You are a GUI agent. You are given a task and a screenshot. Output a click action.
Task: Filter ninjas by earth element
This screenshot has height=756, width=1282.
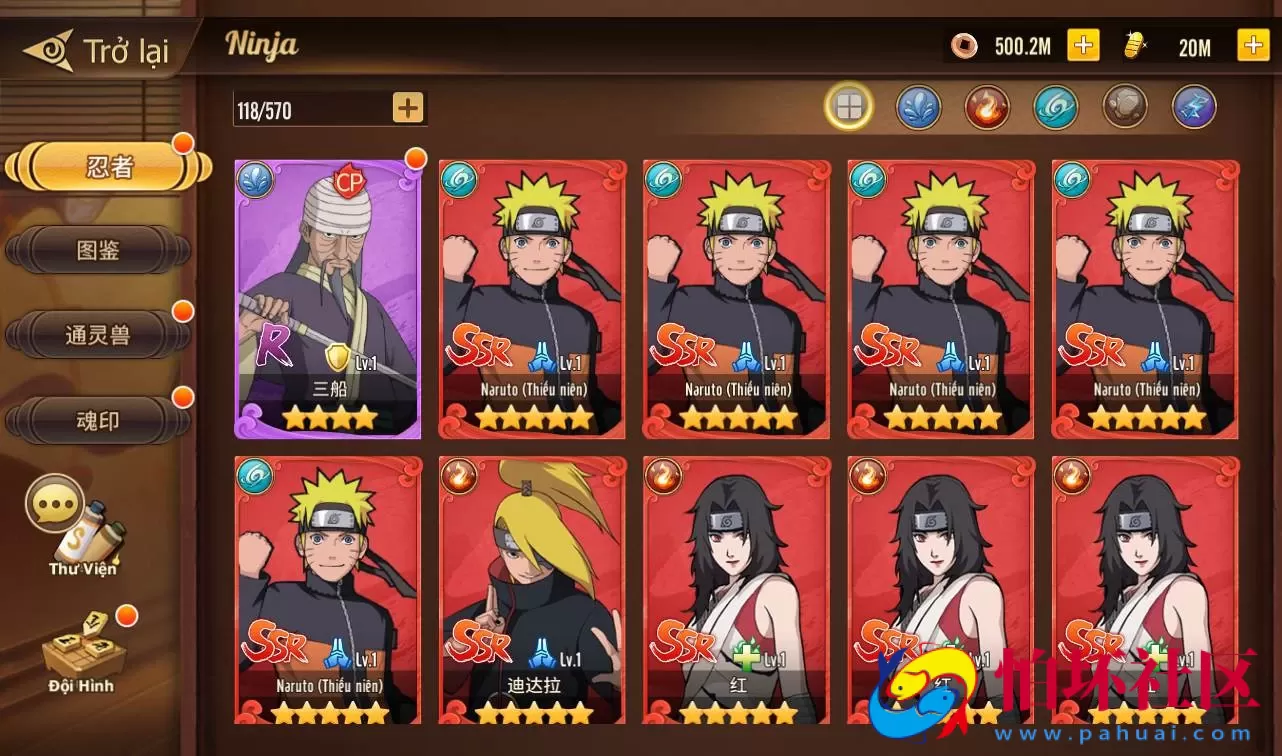point(1124,107)
